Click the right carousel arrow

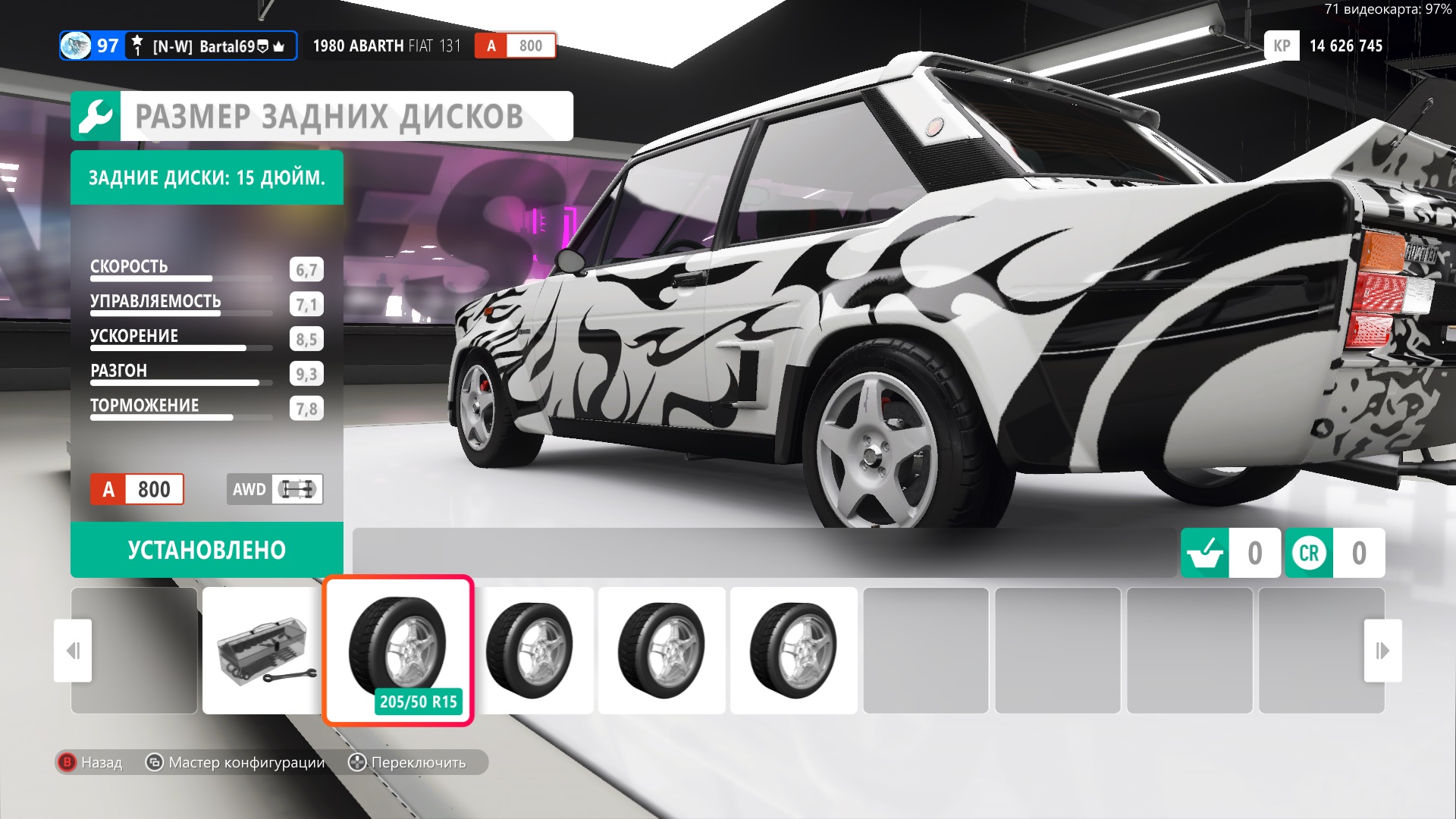pyautogui.click(x=1382, y=651)
